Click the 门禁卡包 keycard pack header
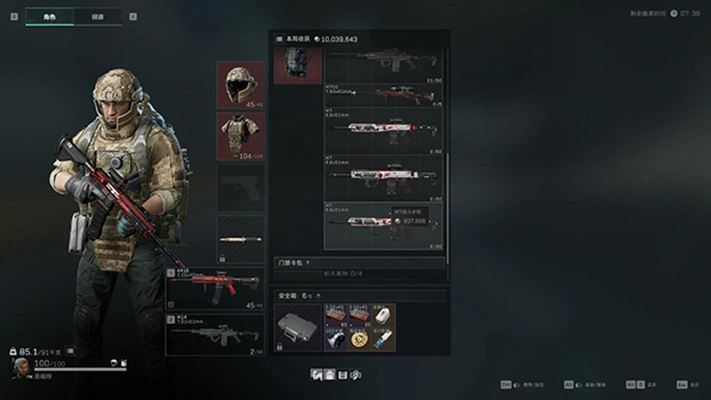The width and height of the screenshot is (711, 400). [300, 262]
